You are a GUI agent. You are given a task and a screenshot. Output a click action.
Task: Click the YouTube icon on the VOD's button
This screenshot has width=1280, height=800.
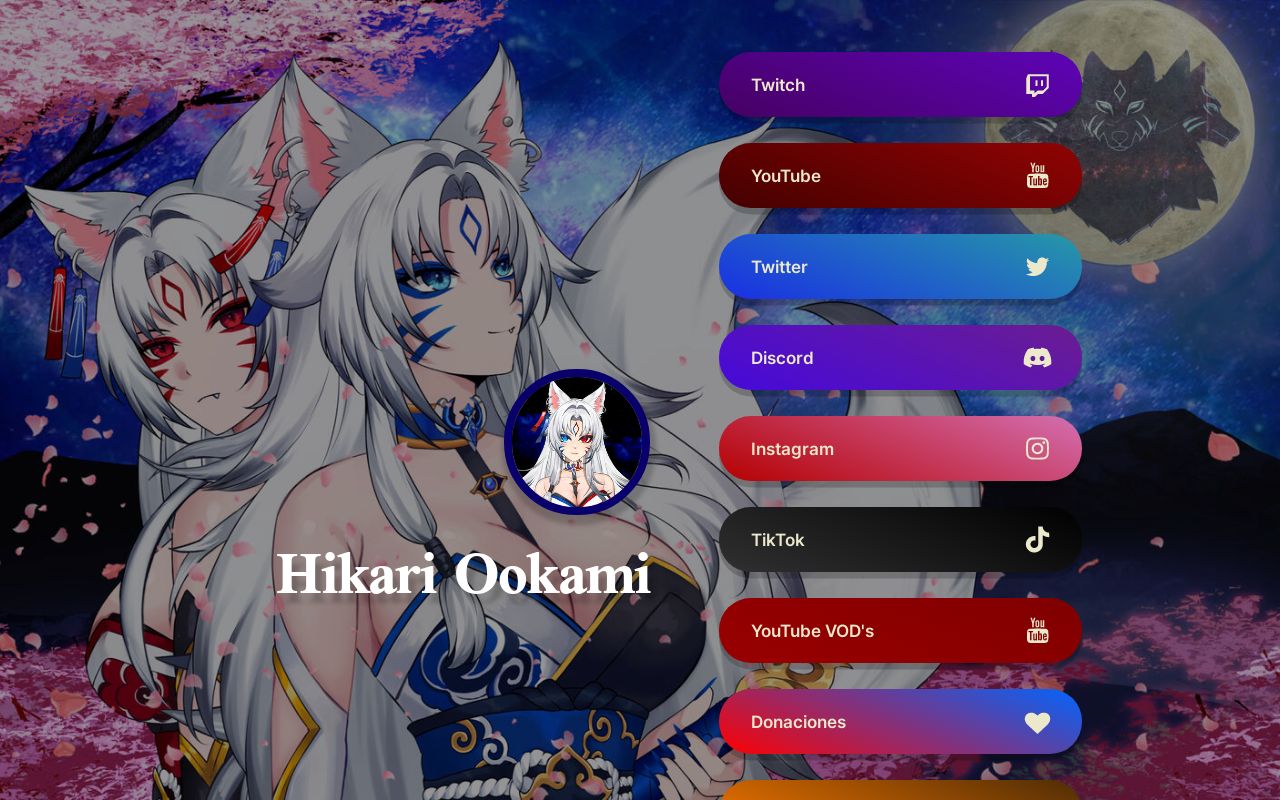1037,631
